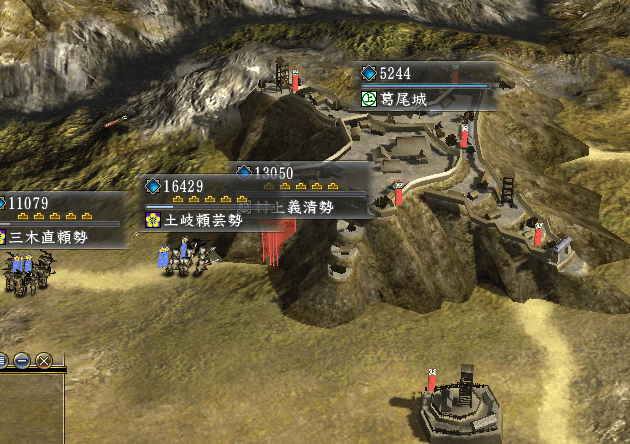Screen dimensions: 630x444
Task: Click the minimap panel
Action: pos(30,408)
